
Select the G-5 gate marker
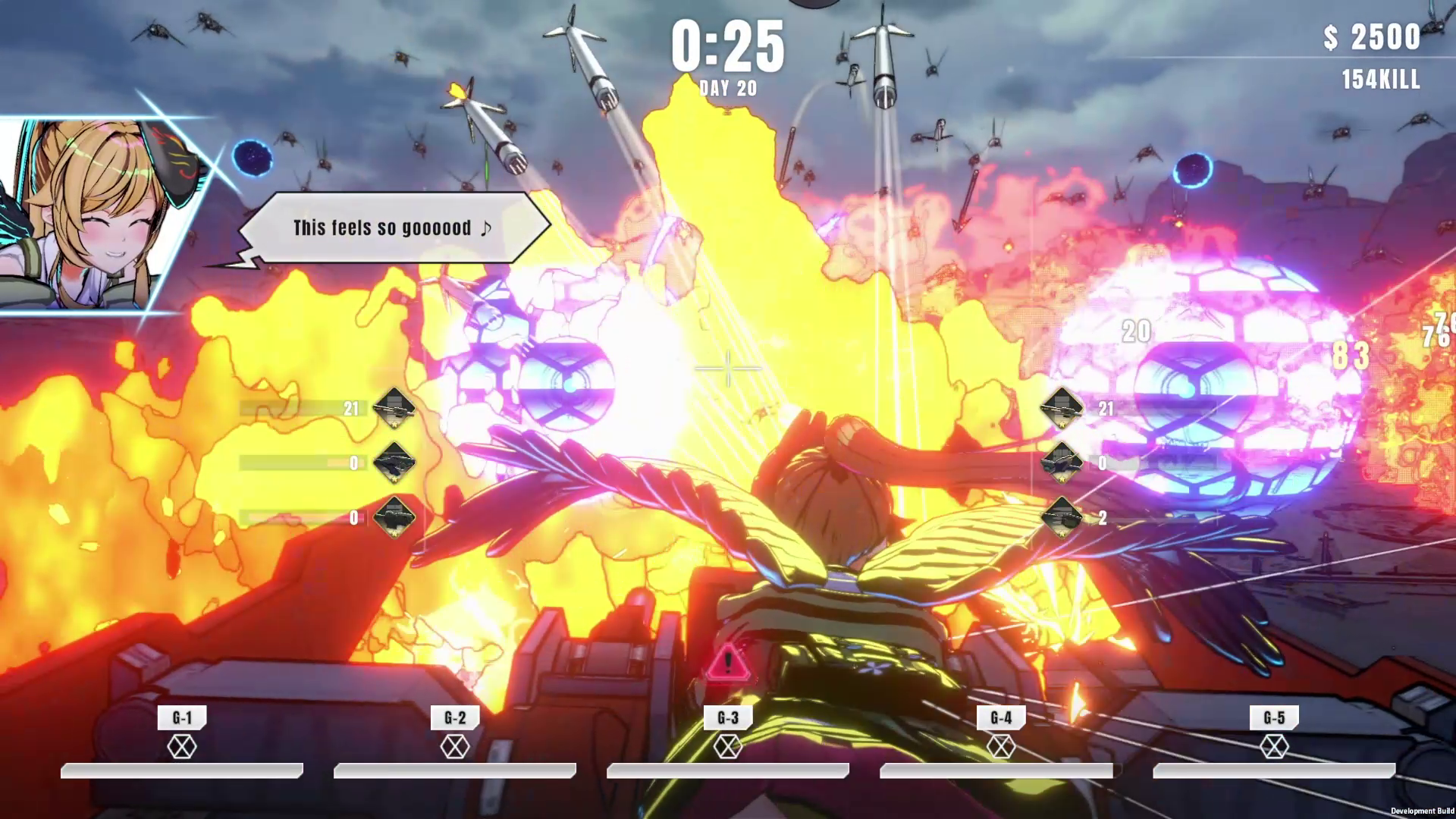pyautogui.click(x=1274, y=718)
